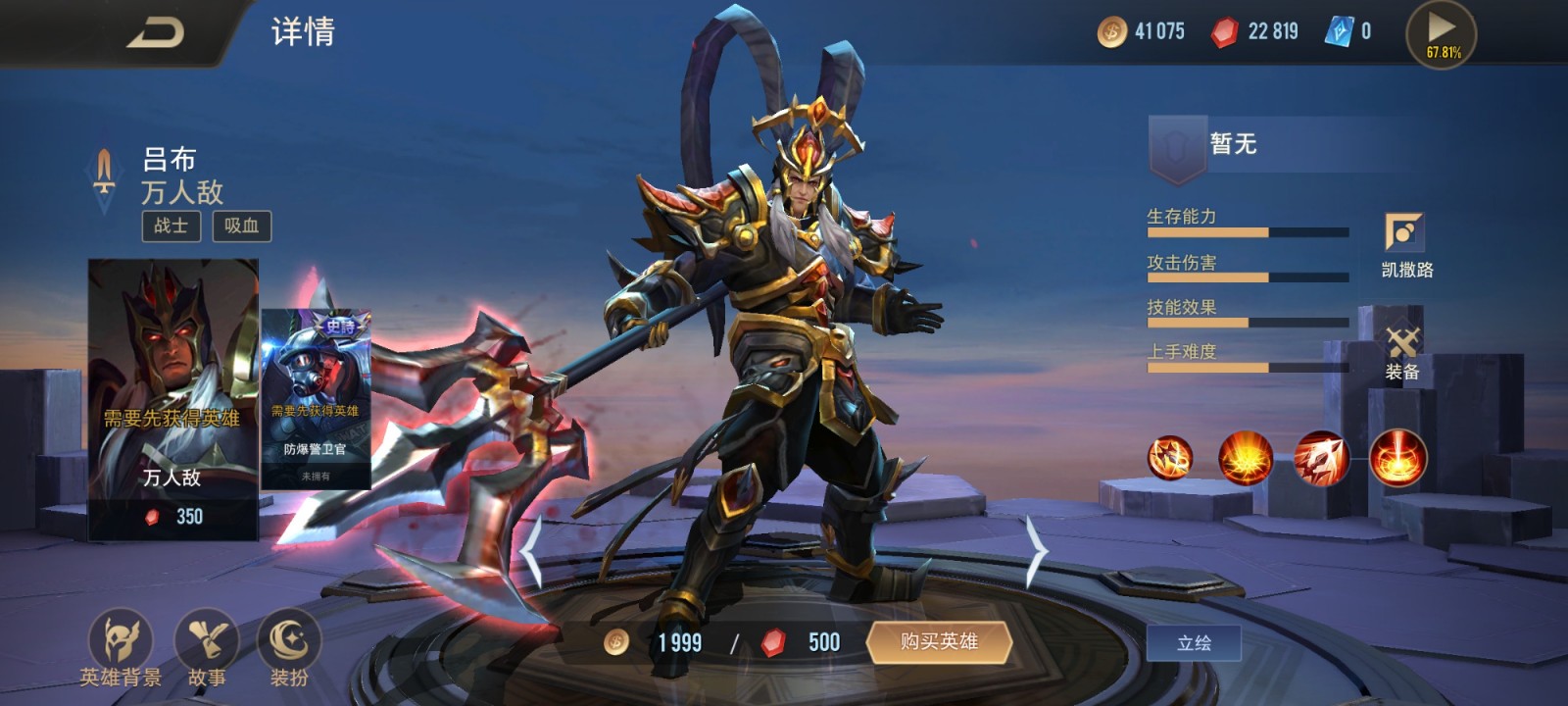View the flaming ultimate skill icon
Image resolution: width=1568 pixels, height=706 pixels.
click(1397, 458)
